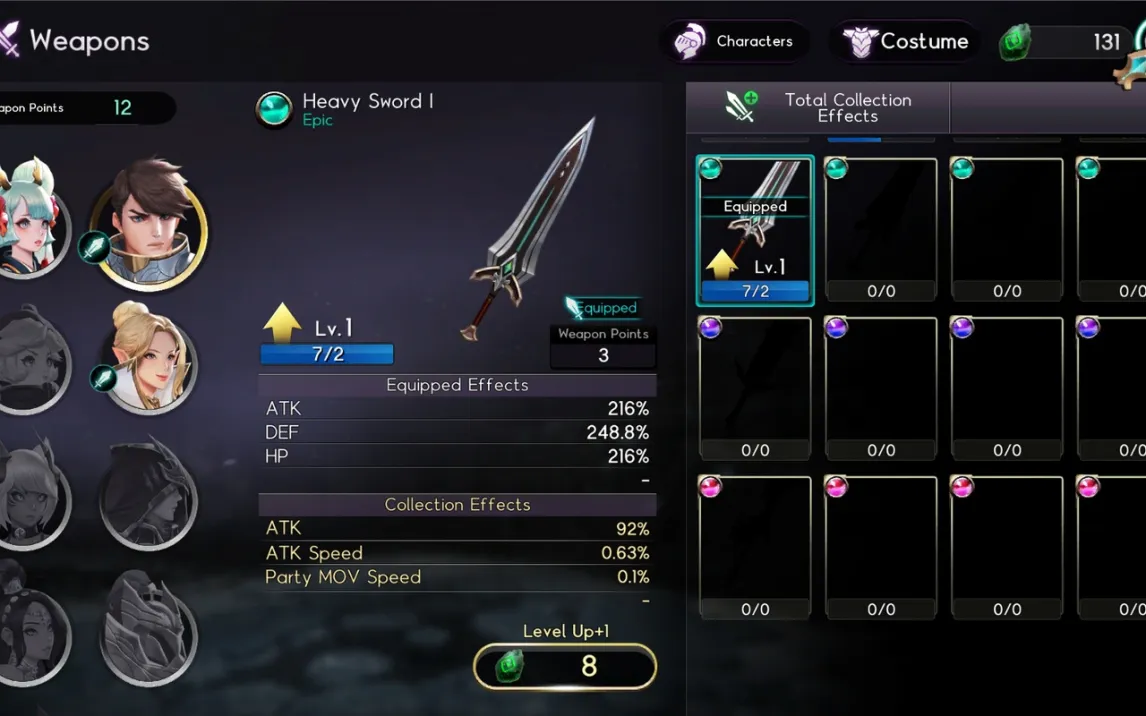Select the equipped Heavy Sword I card

click(755, 231)
